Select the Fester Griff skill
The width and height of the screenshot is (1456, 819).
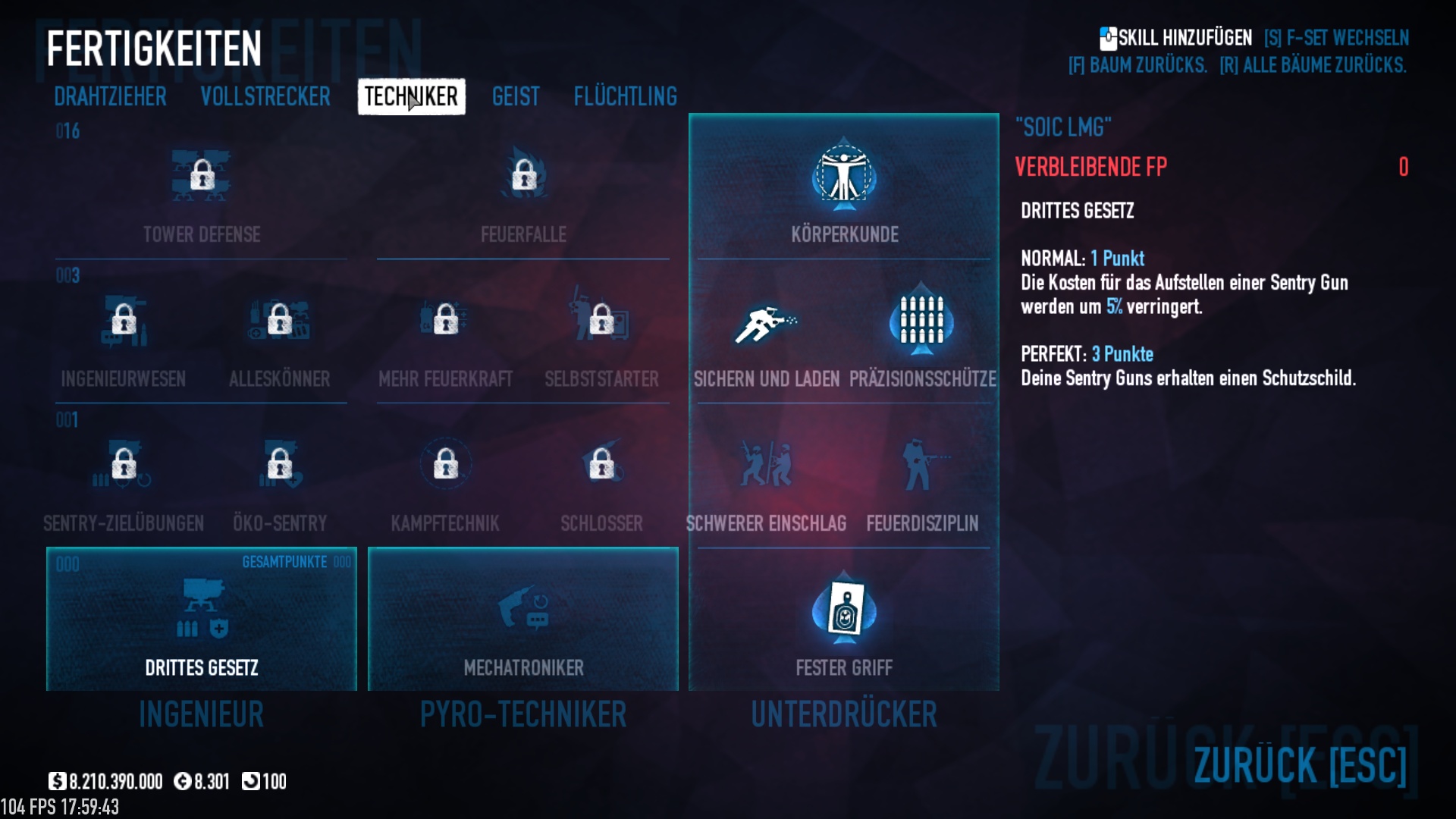[x=844, y=619]
